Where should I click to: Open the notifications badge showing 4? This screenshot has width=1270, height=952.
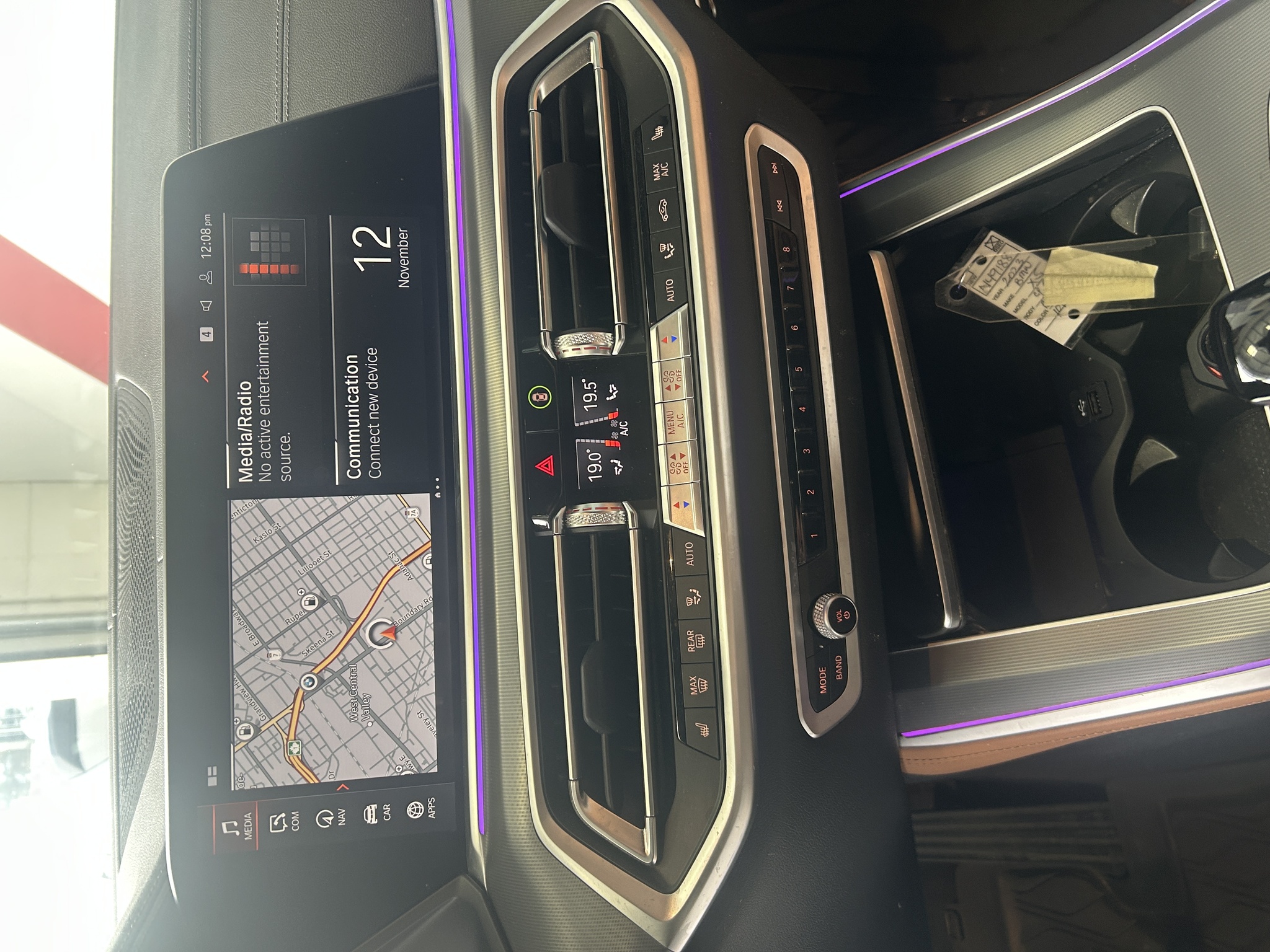(206, 333)
